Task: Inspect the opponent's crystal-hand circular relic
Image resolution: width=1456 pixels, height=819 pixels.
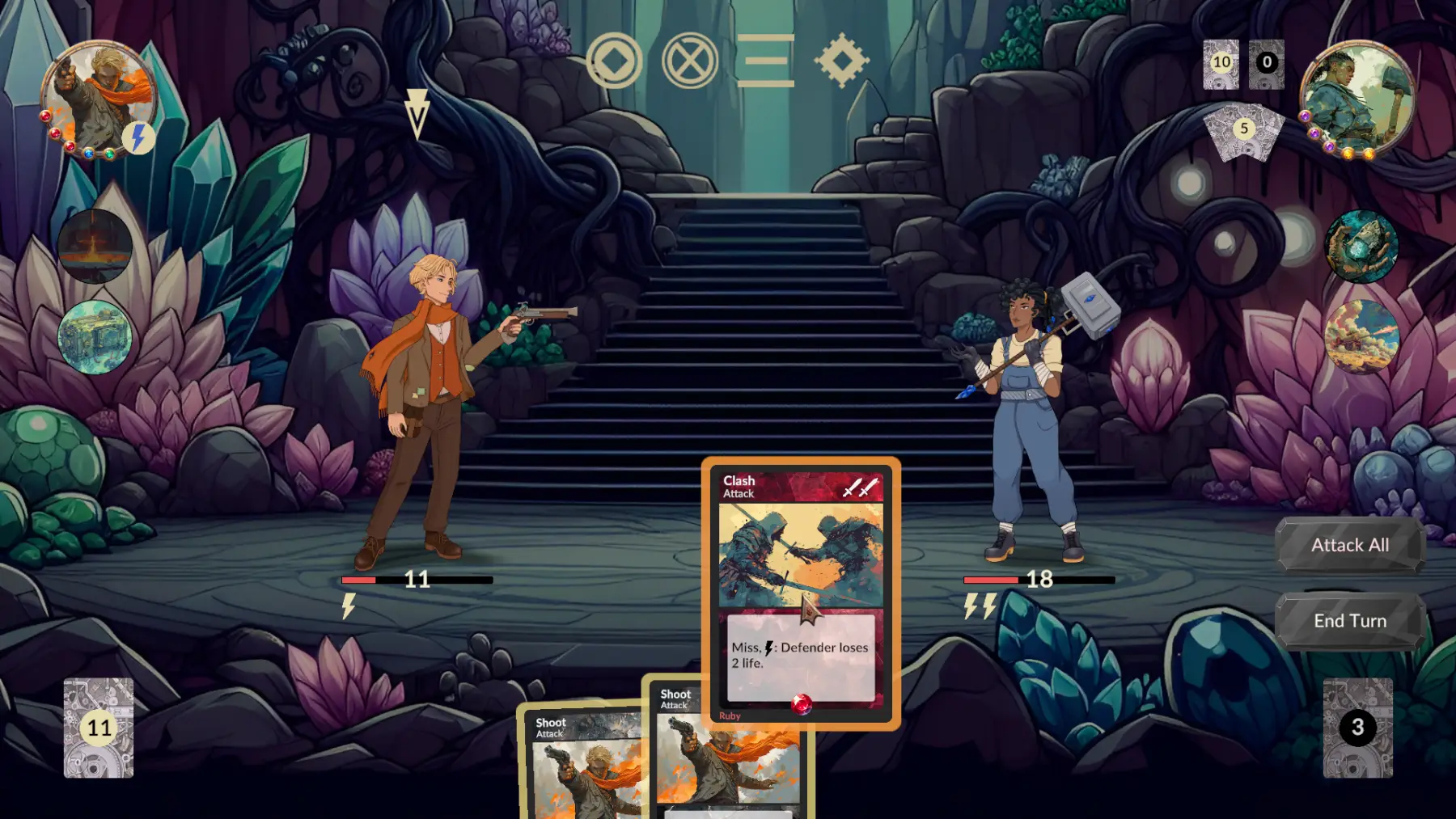Action: click(x=1361, y=247)
